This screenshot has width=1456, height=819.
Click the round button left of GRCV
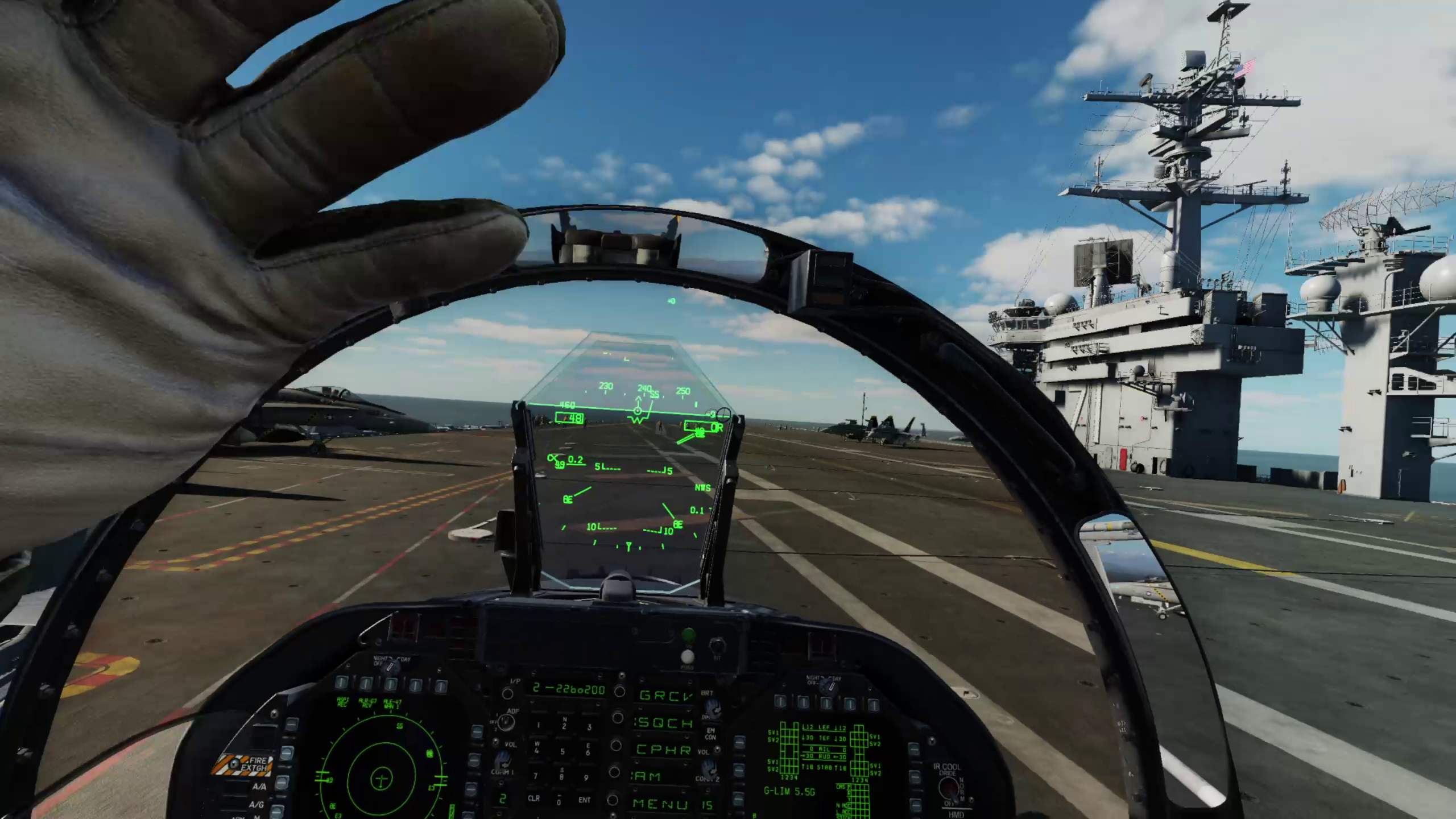coord(621,692)
